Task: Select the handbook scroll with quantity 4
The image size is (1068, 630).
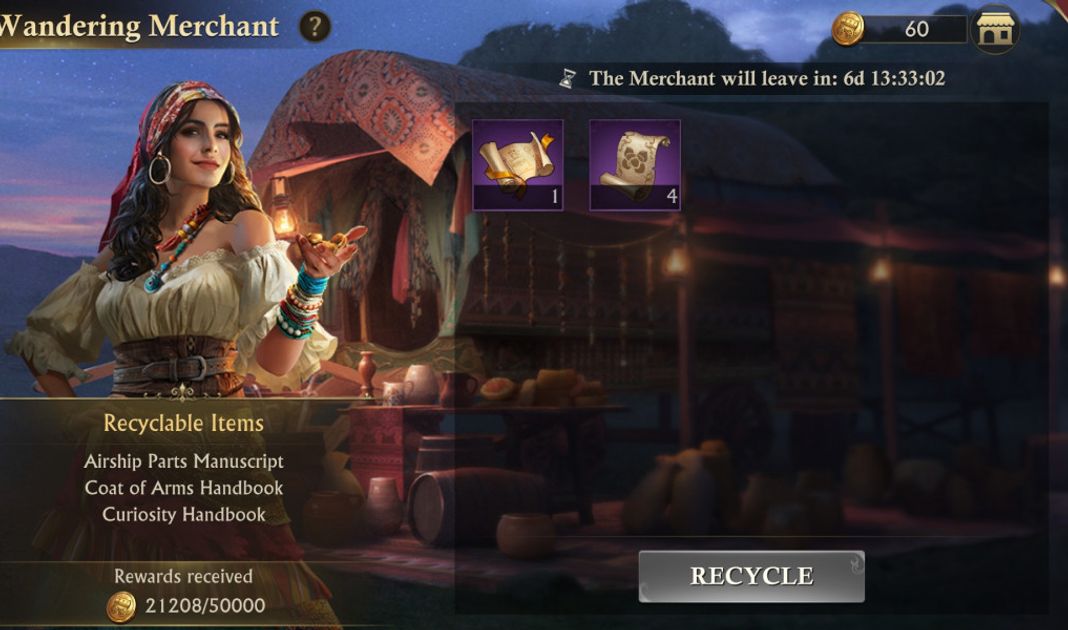Action: point(635,165)
